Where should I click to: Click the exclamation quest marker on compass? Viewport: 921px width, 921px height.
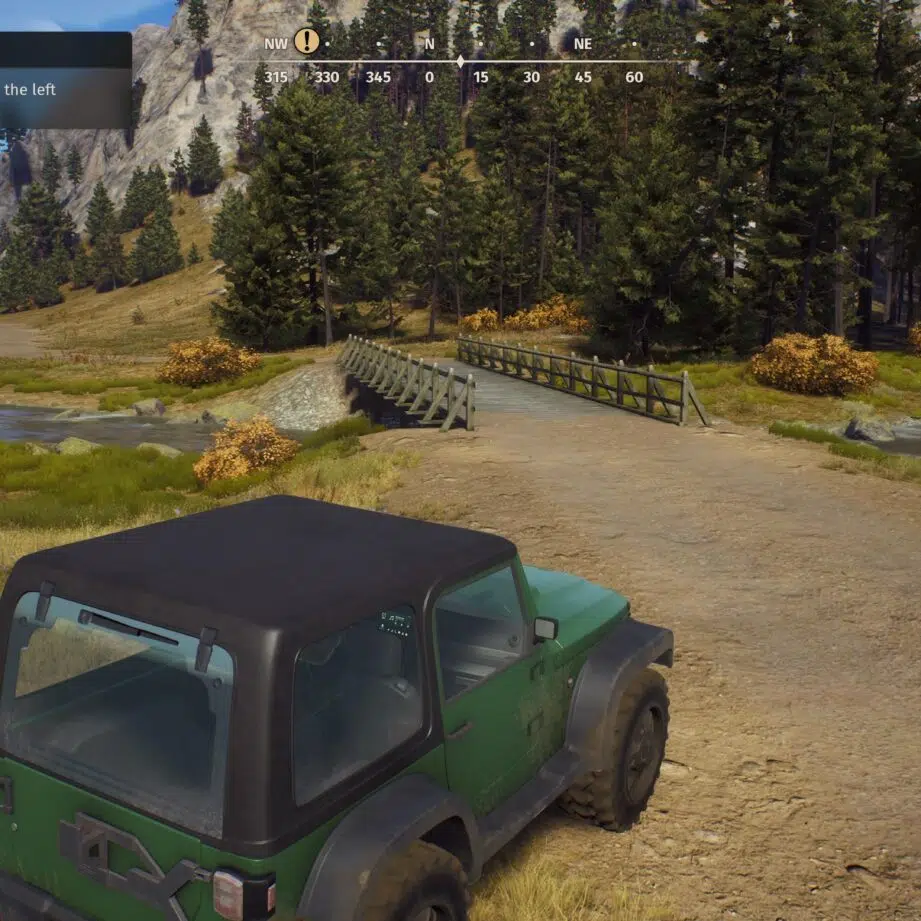point(307,41)
